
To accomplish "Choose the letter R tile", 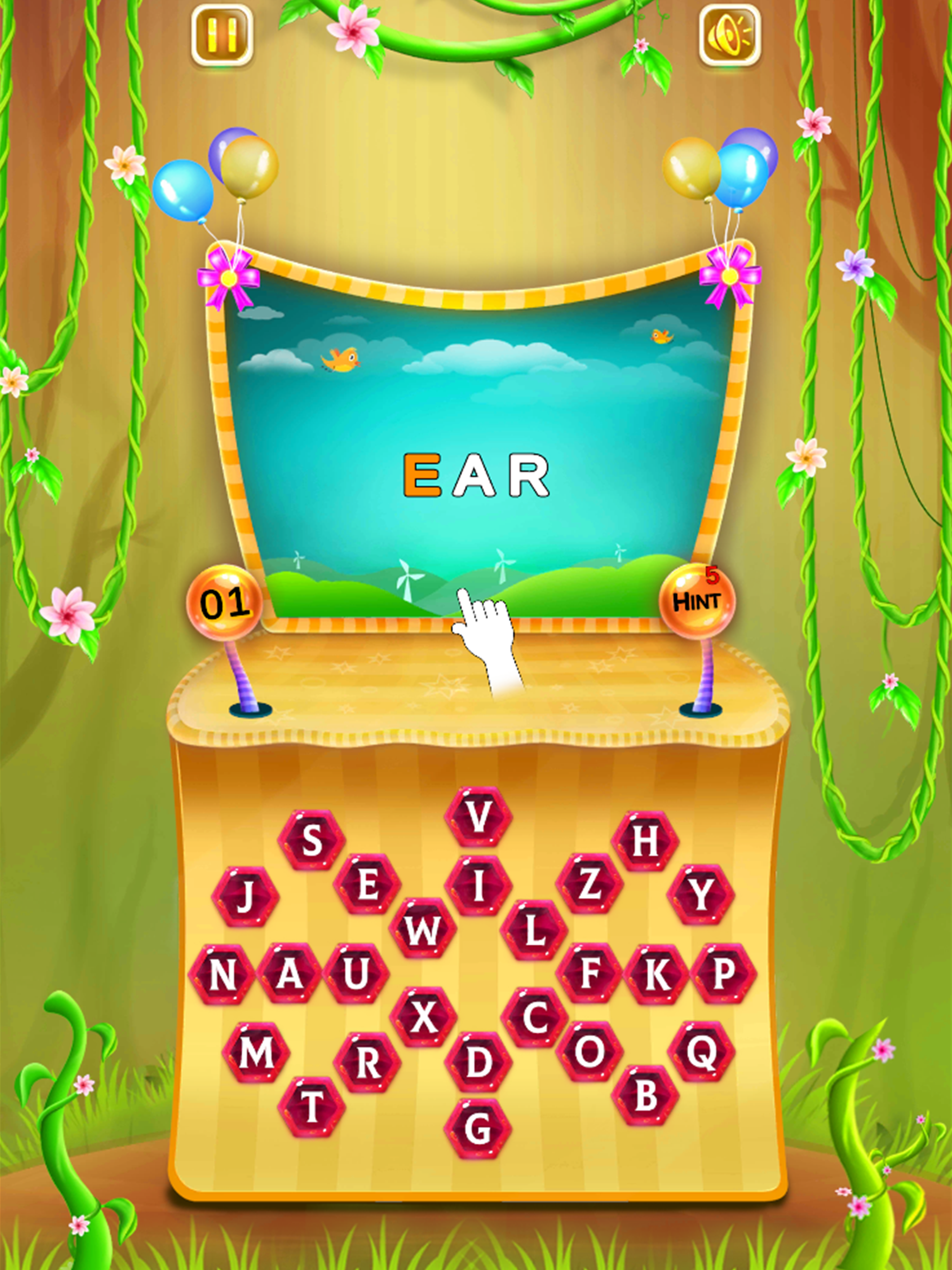I will click(367, 1063).
